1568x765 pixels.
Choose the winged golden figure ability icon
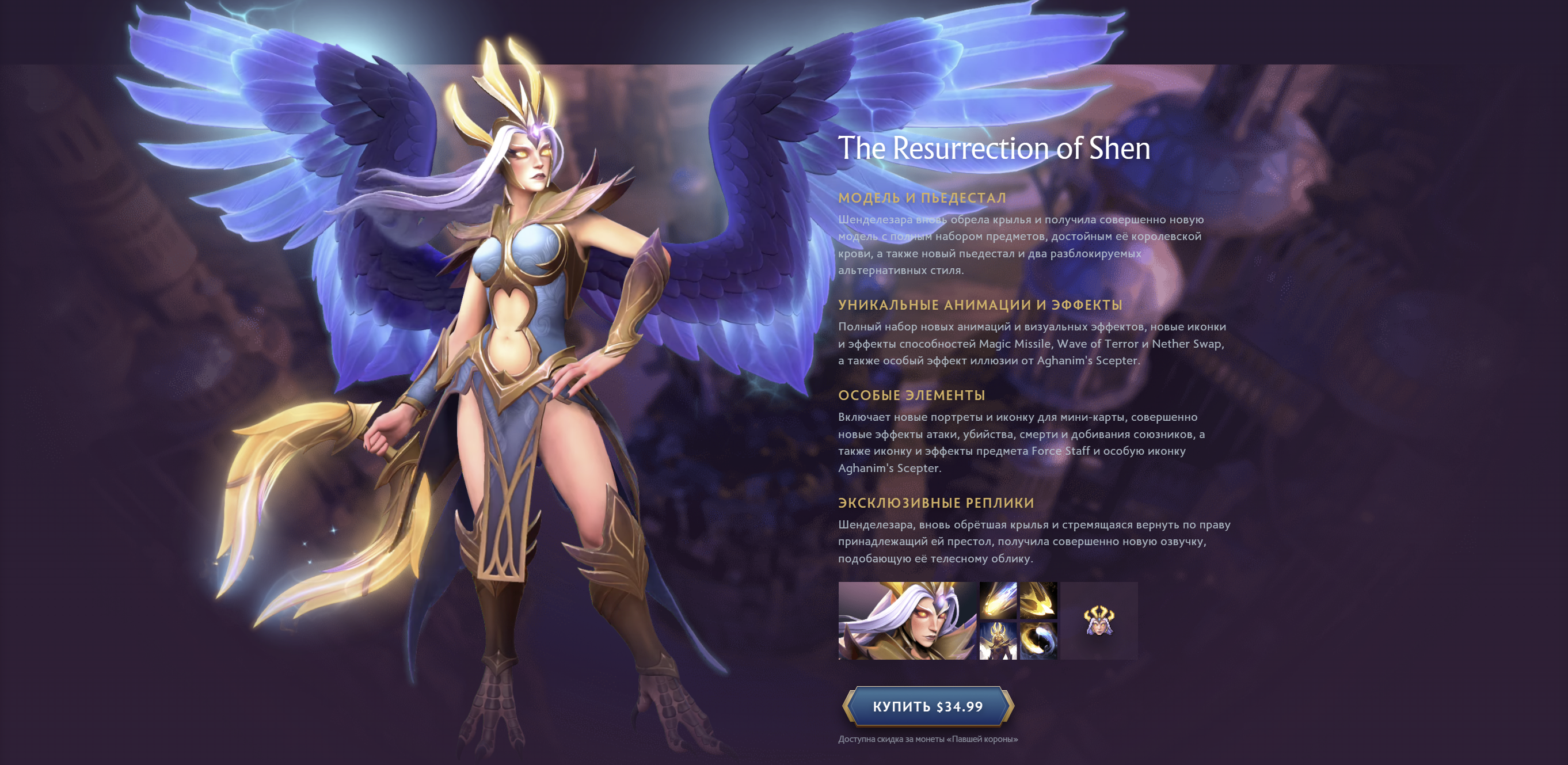[x=998, y=640]
